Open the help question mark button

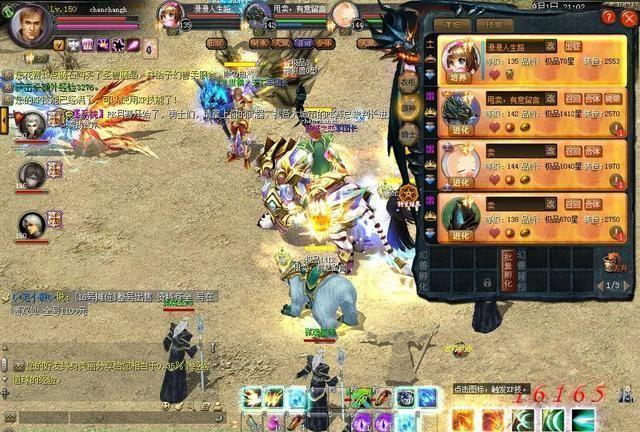pos(609,16)
